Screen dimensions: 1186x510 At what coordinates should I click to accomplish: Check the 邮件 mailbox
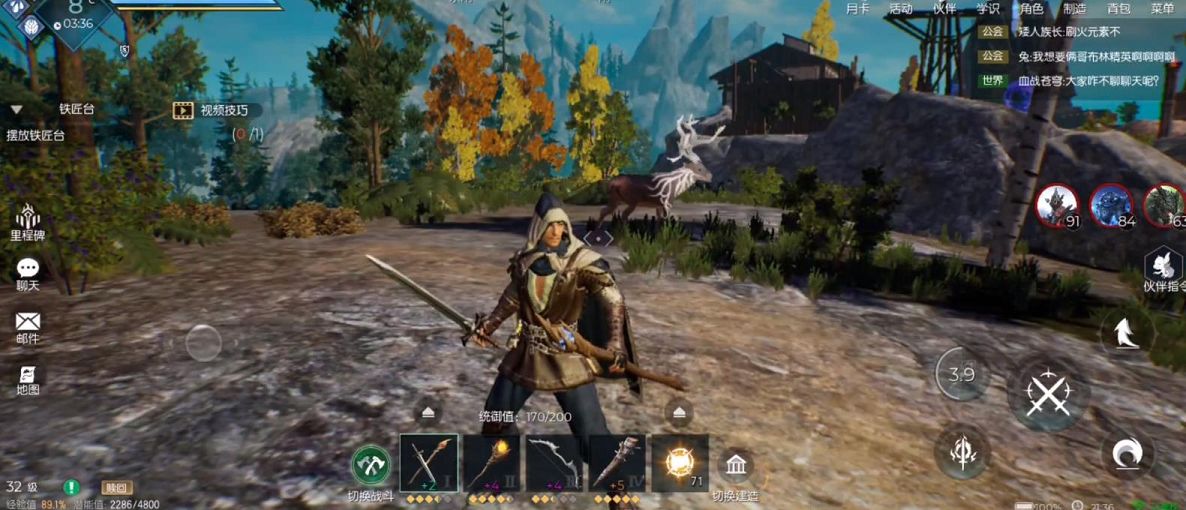tap(28, 327)
